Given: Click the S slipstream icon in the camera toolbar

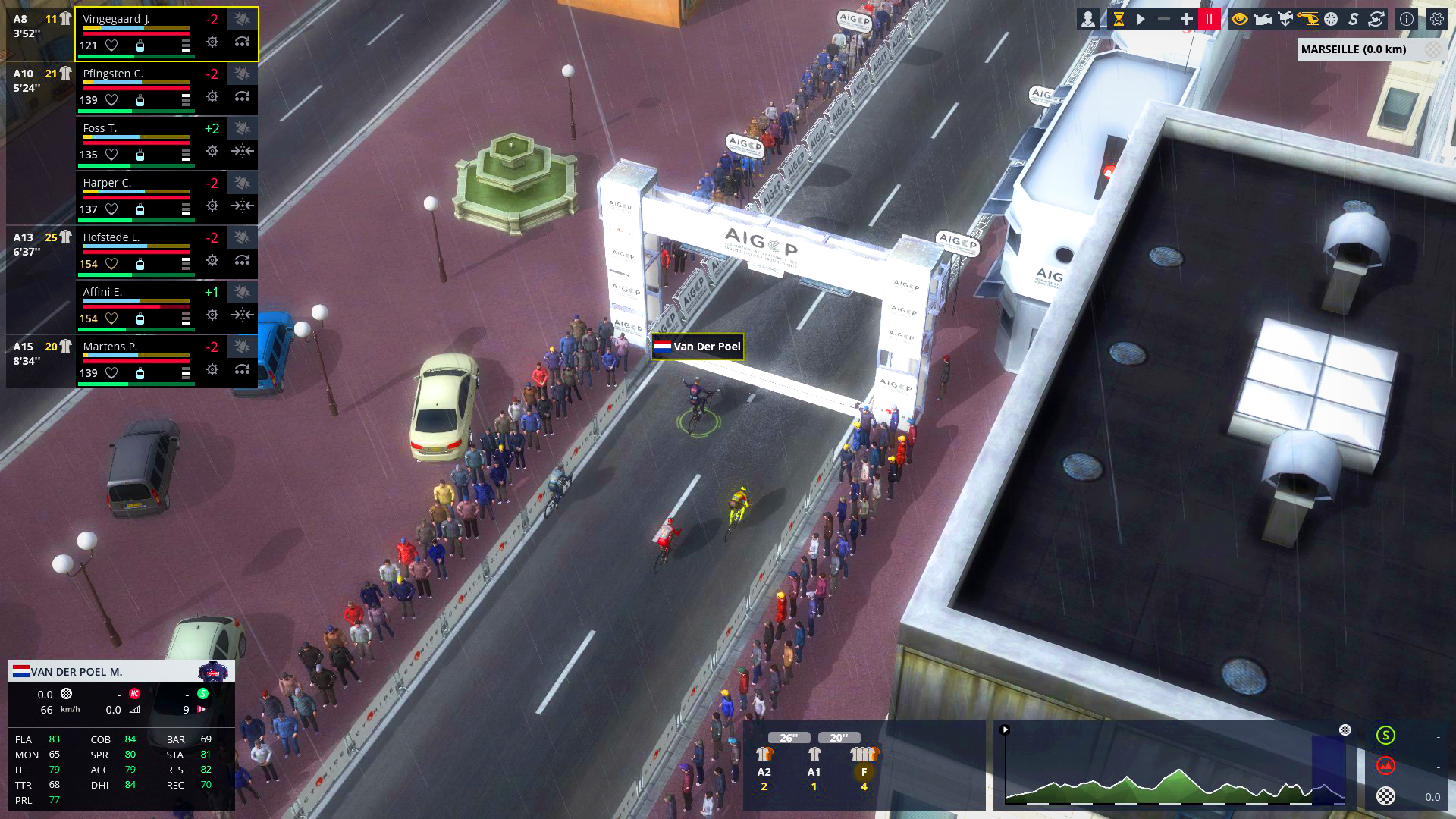Looking at the screenshot, I should (x=1352, y=19).
